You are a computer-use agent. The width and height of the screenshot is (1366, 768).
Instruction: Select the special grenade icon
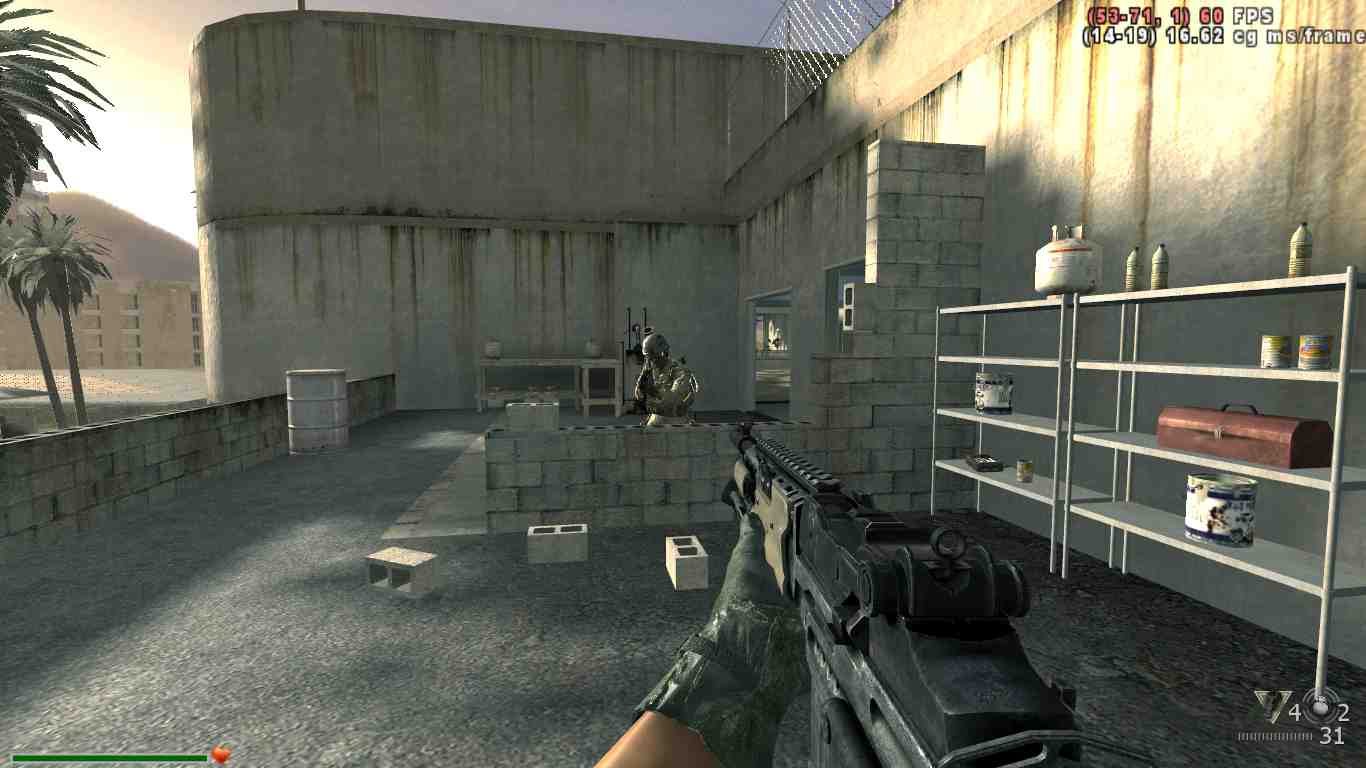[1322, 706]
